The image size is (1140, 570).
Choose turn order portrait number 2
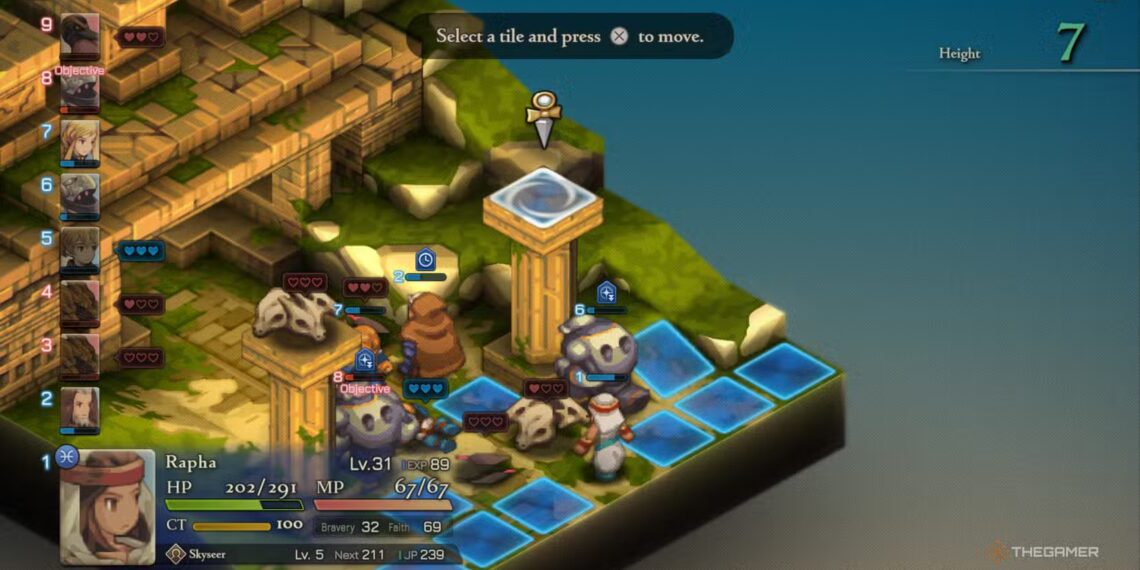click(79, 409)
